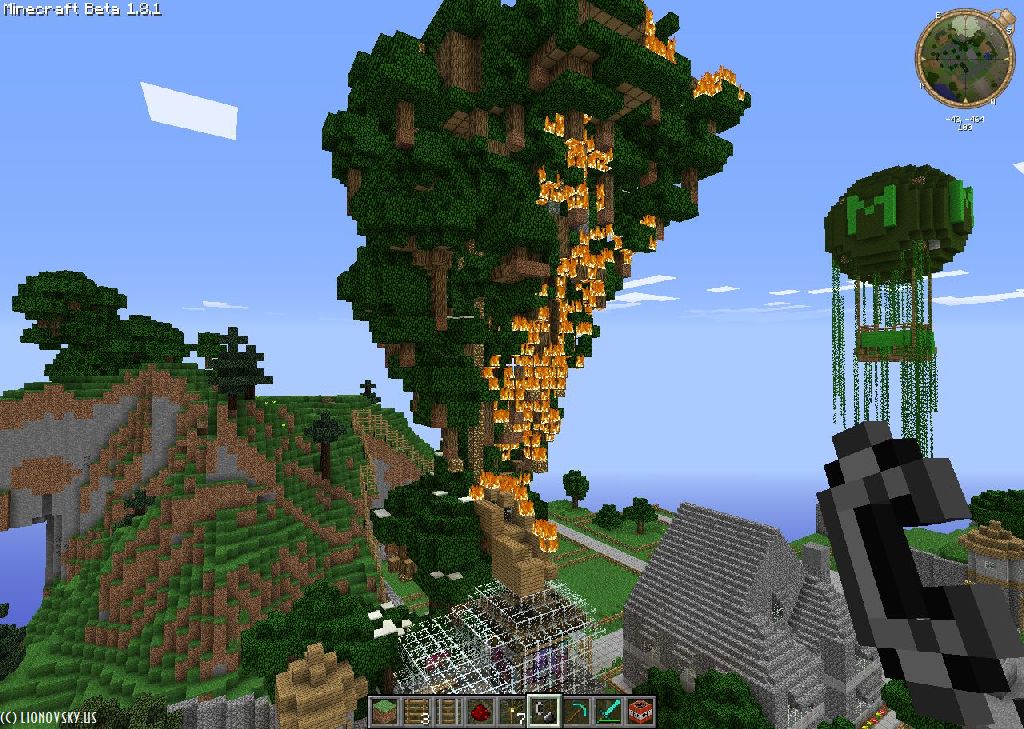Screen dimensions: 1024x729
Task: Select the TNT block hotbar slot
Action: pos(640,711)
